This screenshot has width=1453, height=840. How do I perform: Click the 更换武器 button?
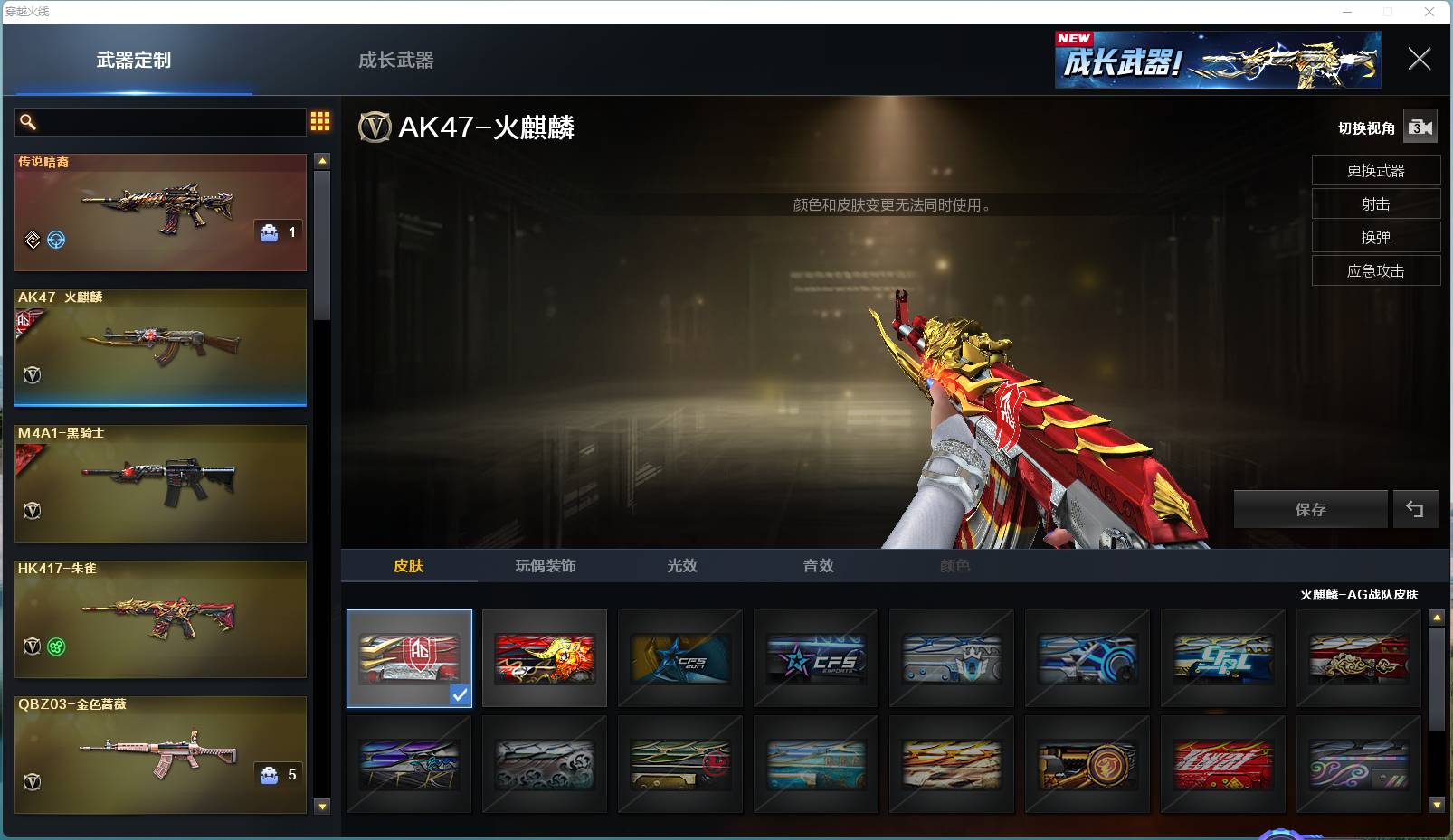(1375, 170)
